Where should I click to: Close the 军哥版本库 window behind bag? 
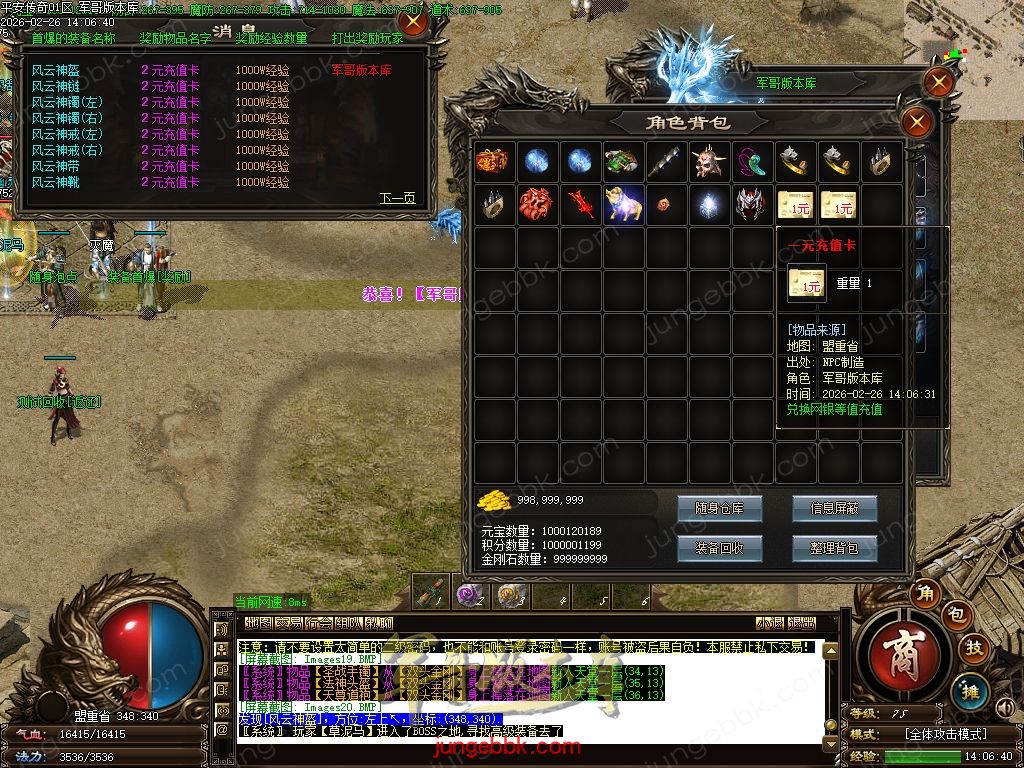pyautogui.click(x=938, y=82)
